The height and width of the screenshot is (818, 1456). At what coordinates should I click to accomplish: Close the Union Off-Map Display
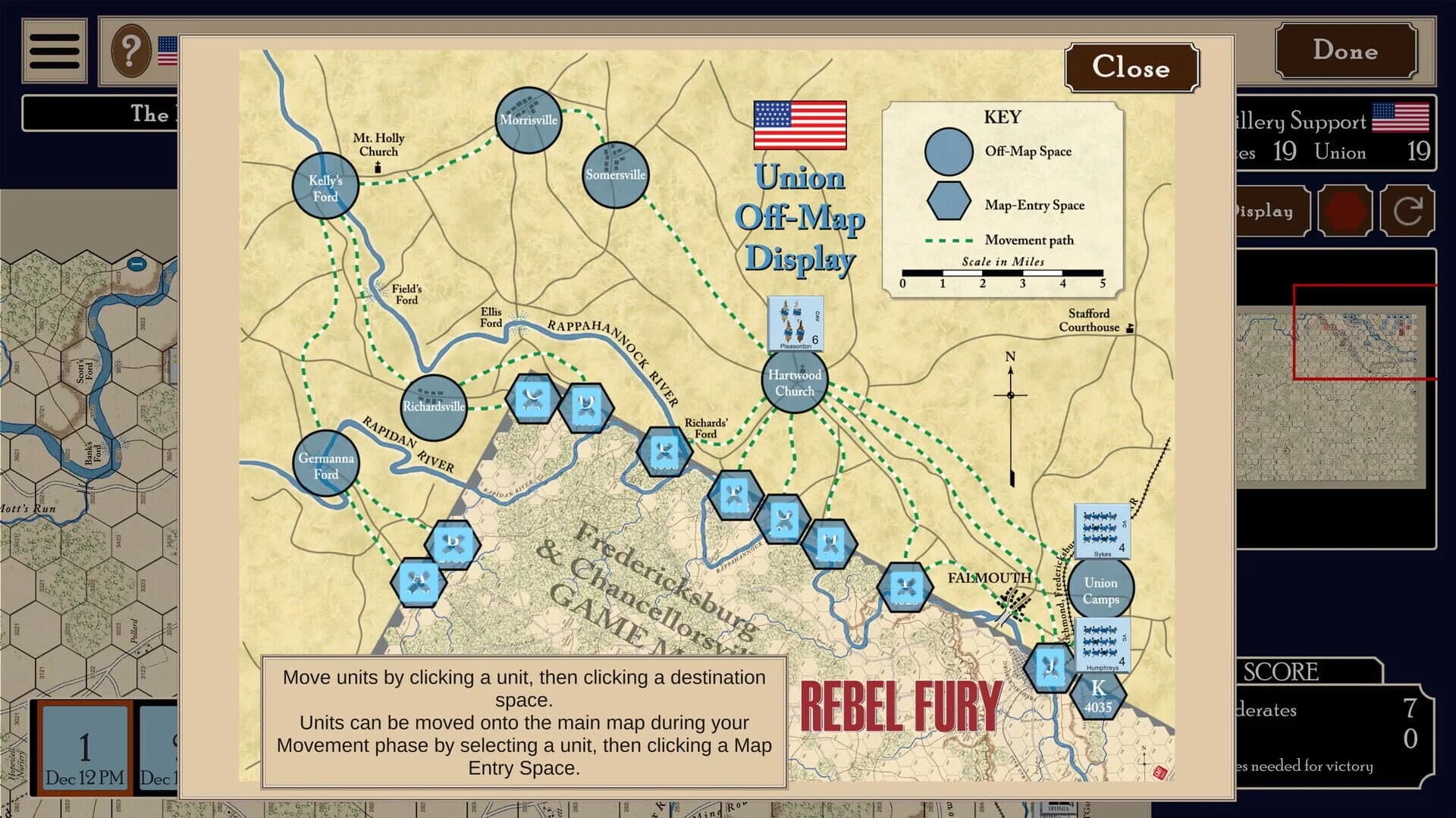point(1131,67)
